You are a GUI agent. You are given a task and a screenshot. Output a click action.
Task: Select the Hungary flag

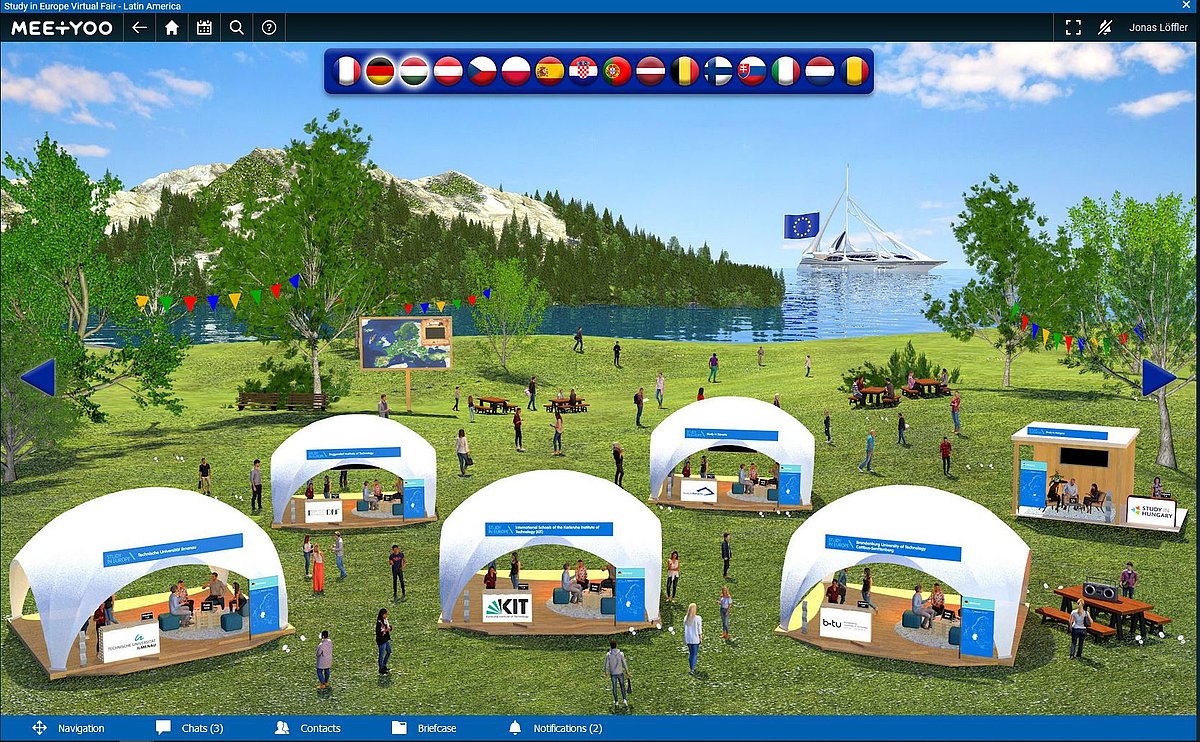tap(414, 71)
